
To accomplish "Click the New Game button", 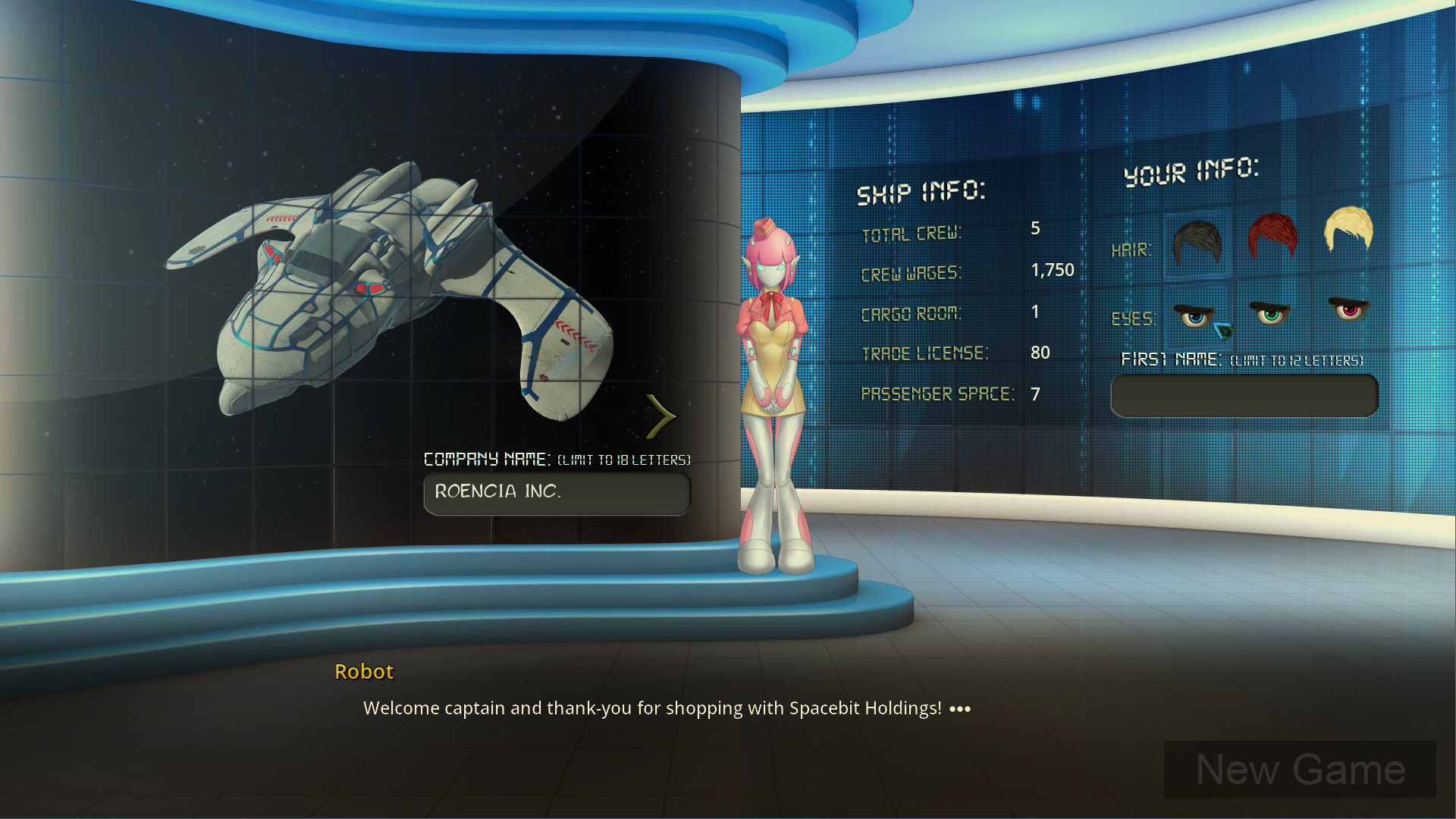I will point(1299,770).
